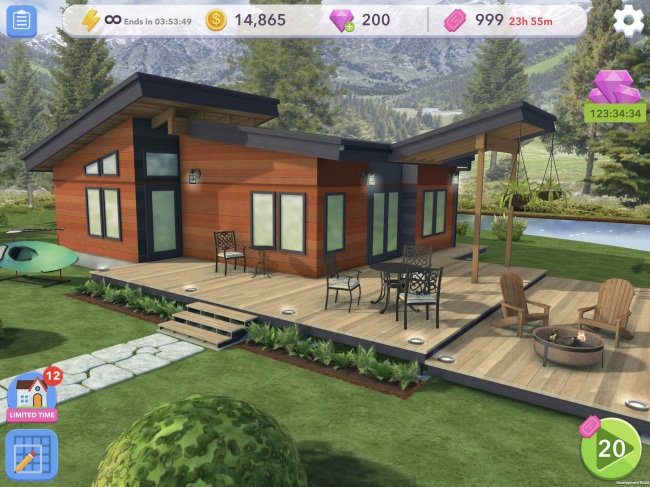Open the gem offer with countdown timer

tap(615, 96)
